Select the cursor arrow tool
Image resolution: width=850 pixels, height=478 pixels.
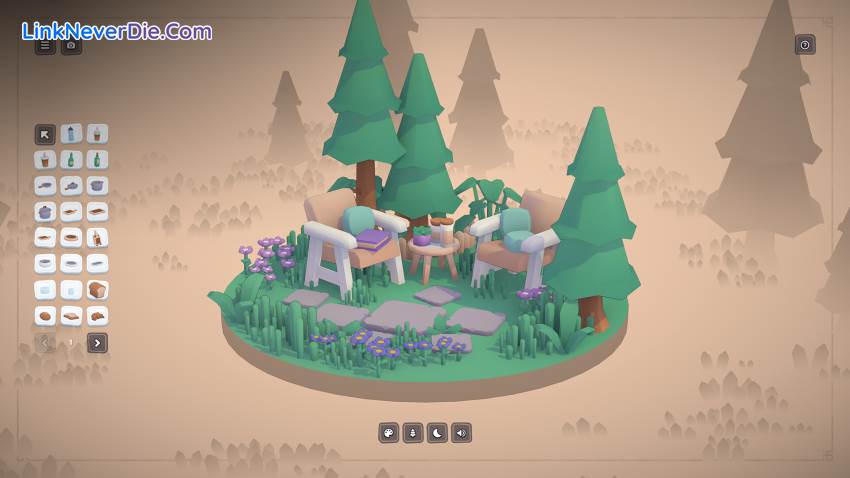click(x=45, y=134)
